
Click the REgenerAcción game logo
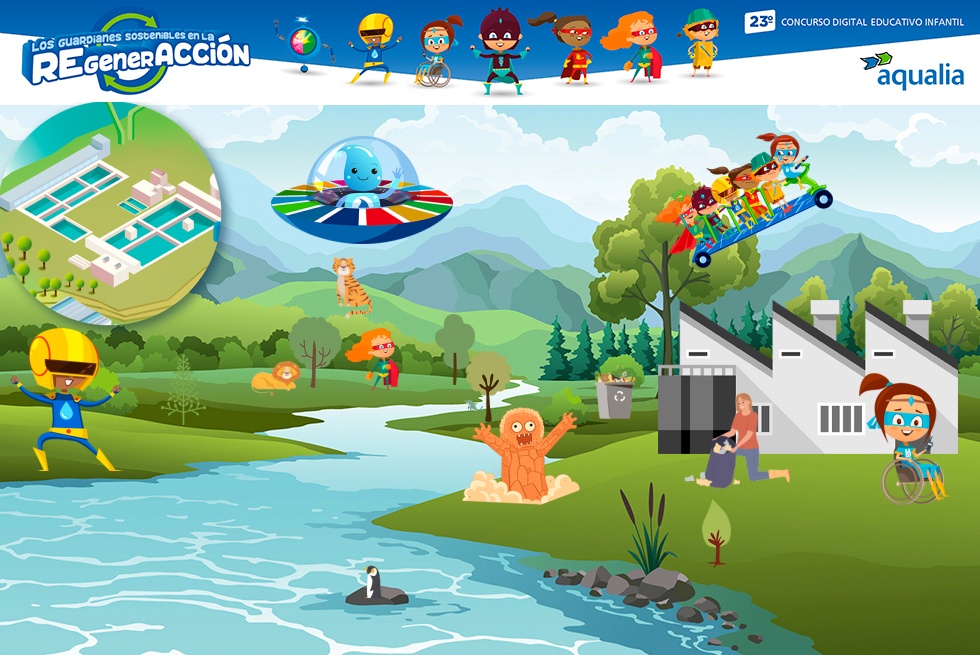pos(136,54)
